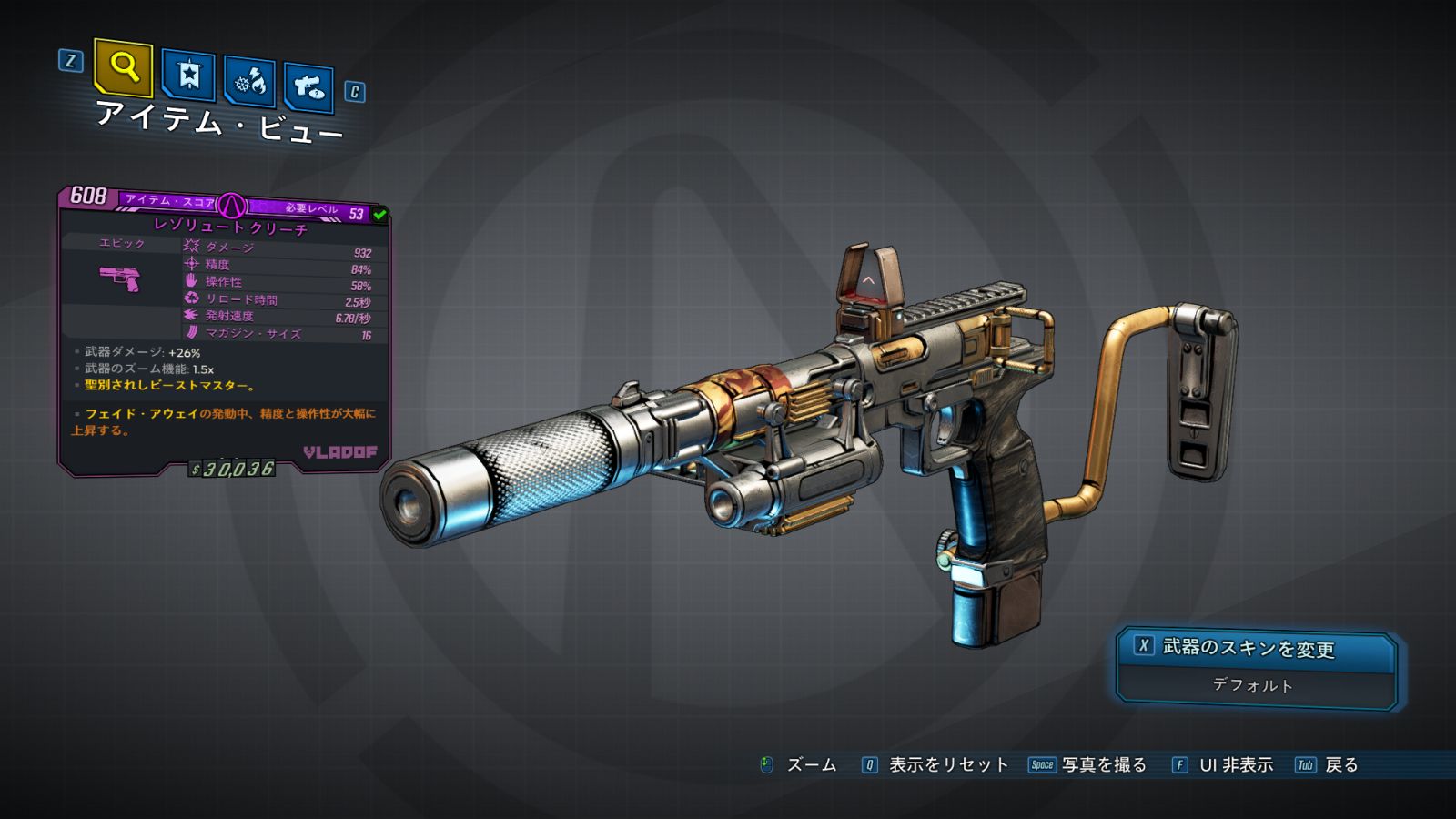1456x819 pixels.
Task: Open the gear and flame elements tab
Action: 250,84
